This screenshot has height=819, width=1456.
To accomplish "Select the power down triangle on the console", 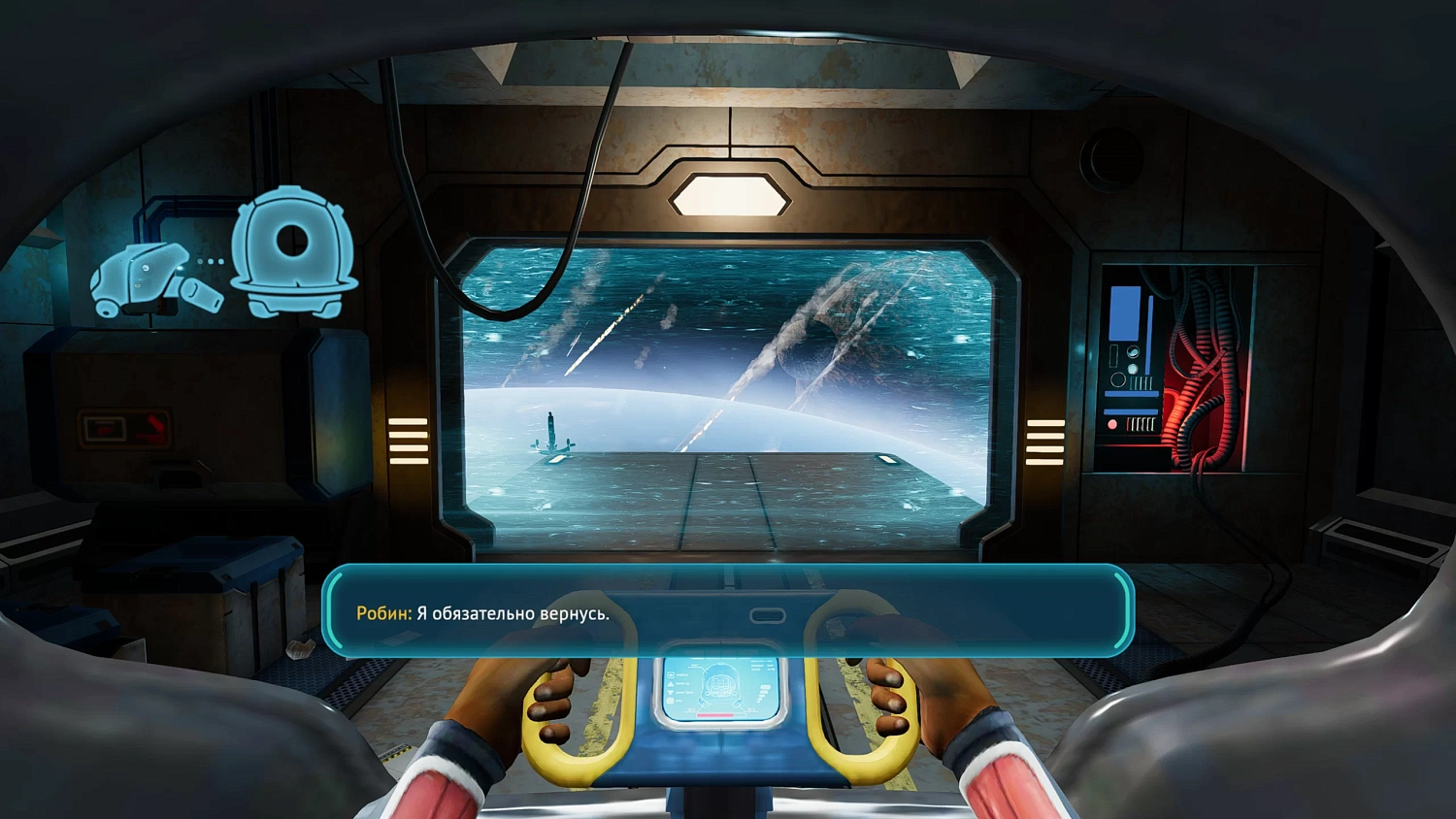I will tap(670, 692).
